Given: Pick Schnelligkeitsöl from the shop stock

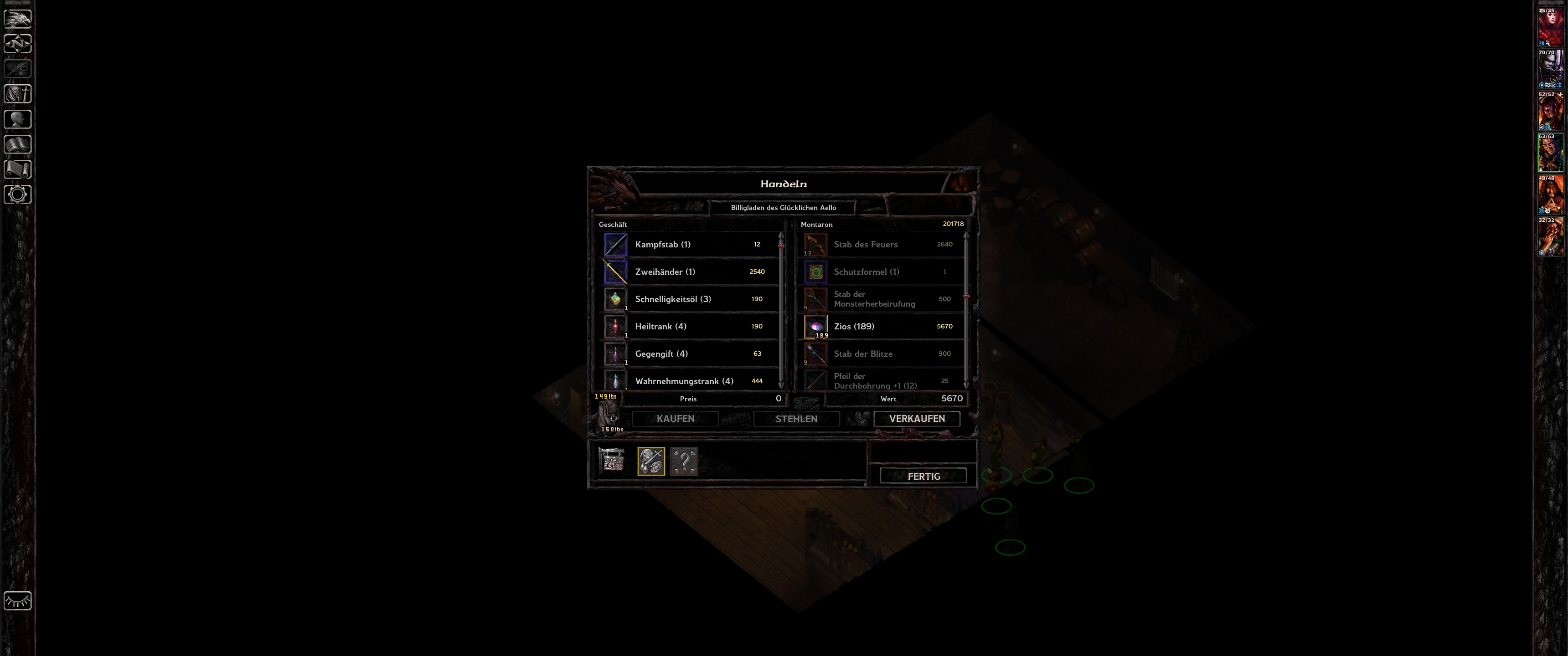Looking at the screenshot, I should (688, 299).
